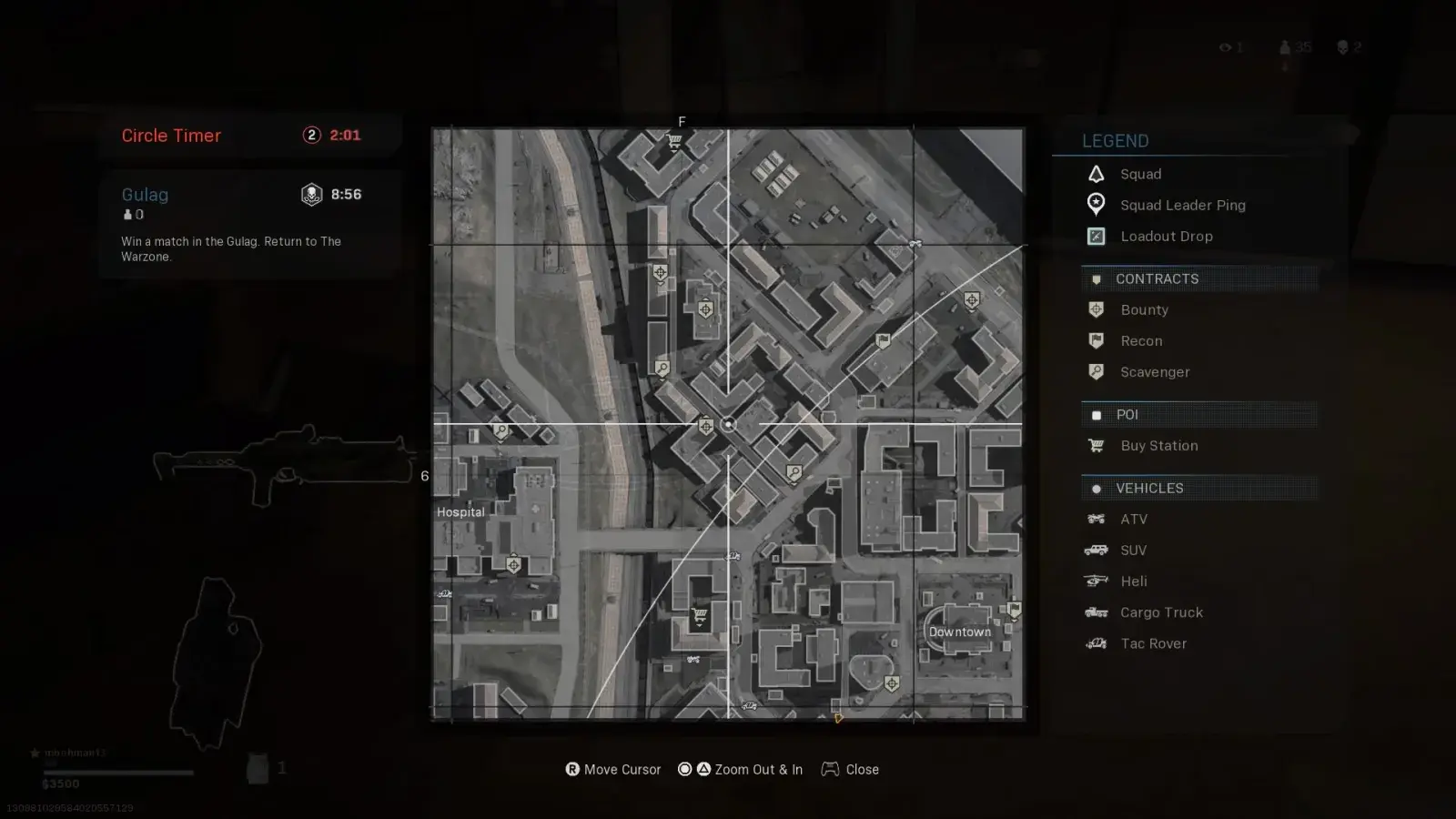Toggle the Contracts legend section
1456x819 pixels.
(x=1157, y=278)
